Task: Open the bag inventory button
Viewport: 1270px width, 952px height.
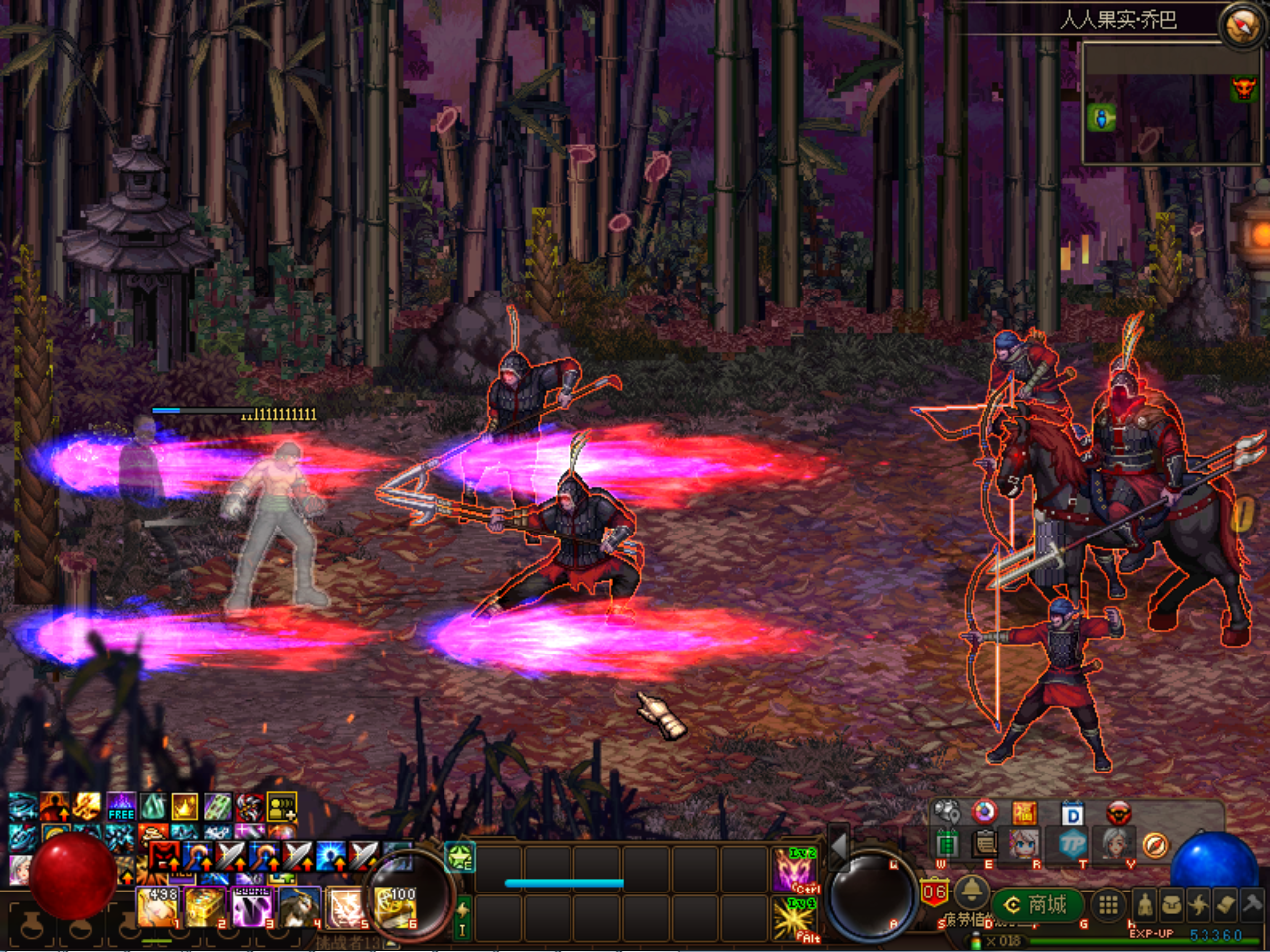Action: [x=1172, y=905]
